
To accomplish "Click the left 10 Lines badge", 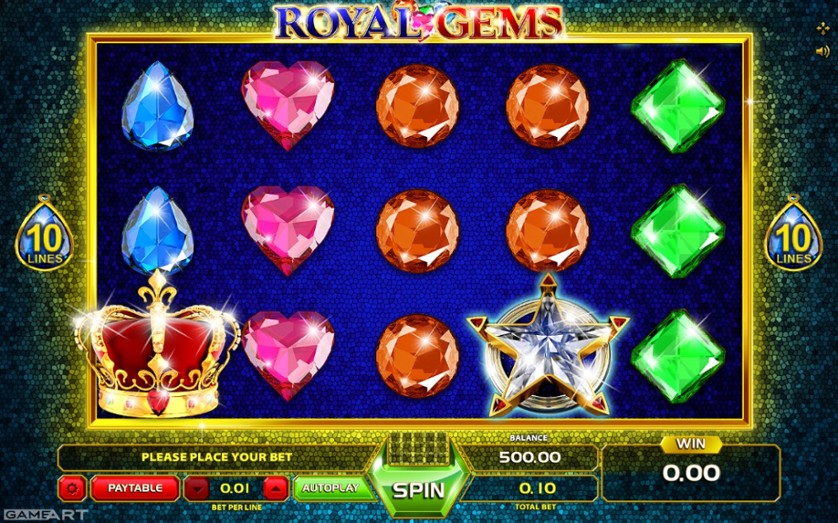I will coord(41,236).
